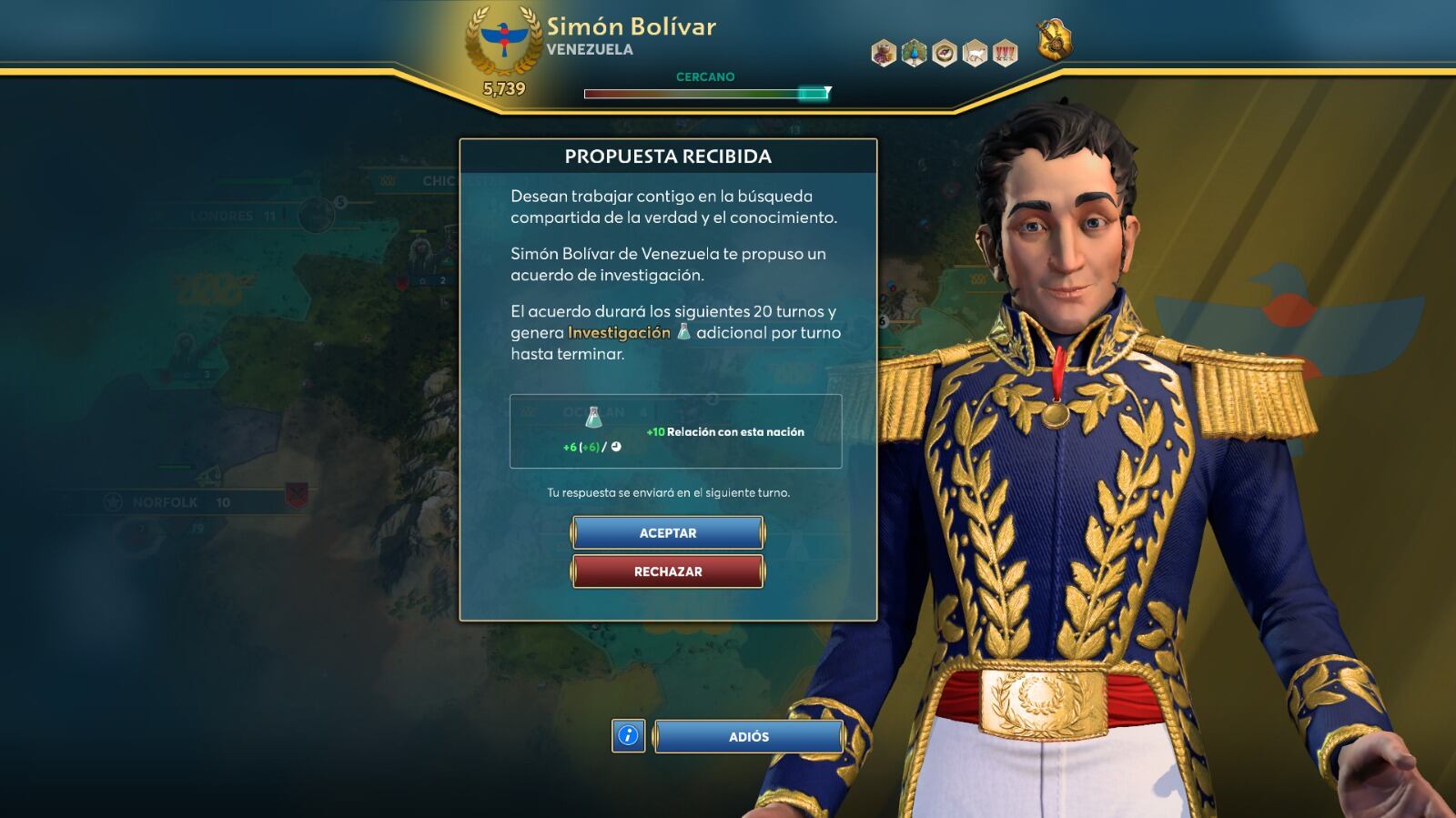Accept the research agreement with ACEPTAR
This screenshot has height=818, width=1456.
click(668, 533)
